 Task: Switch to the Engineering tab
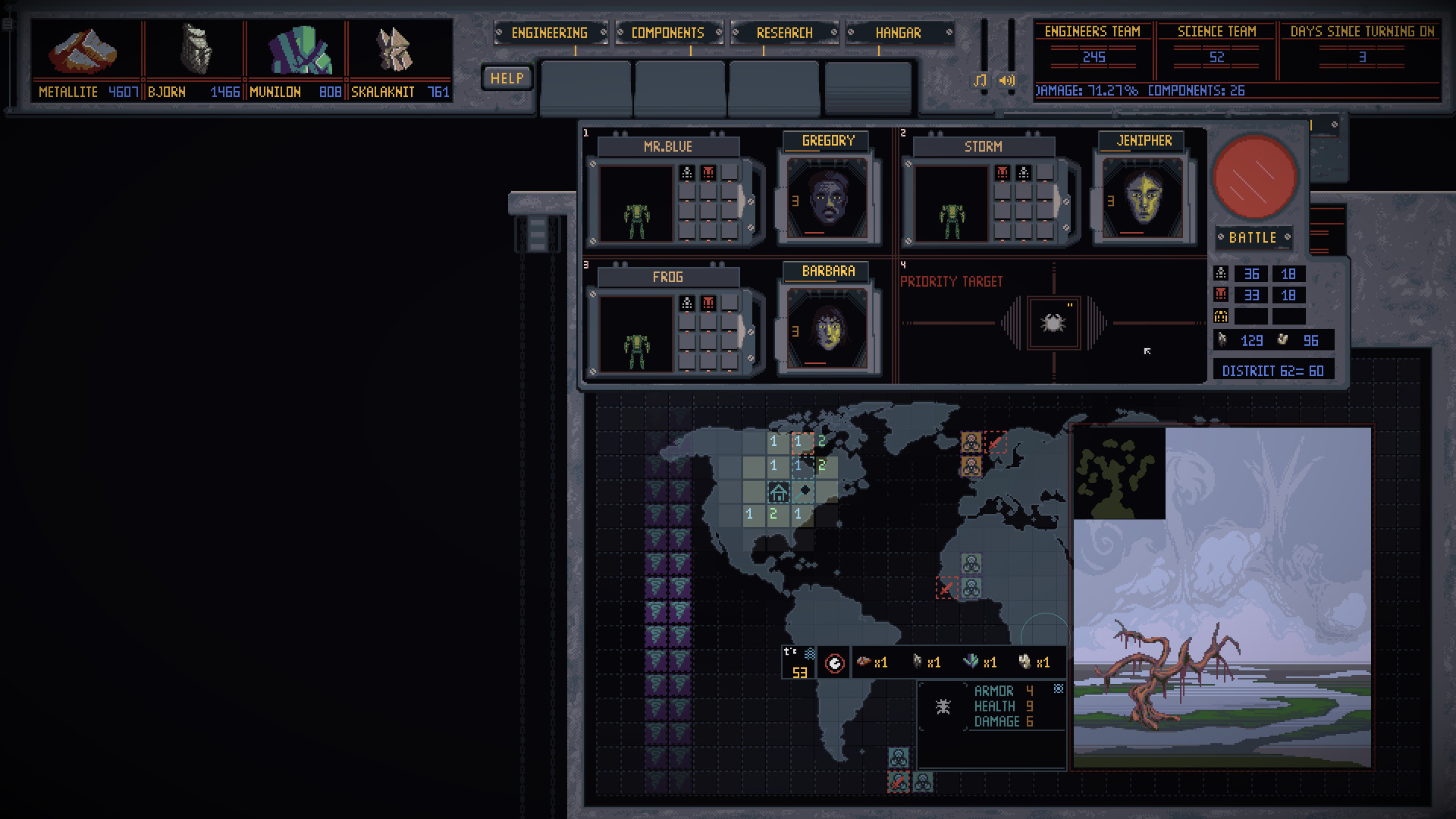click(x=551, y=33)
